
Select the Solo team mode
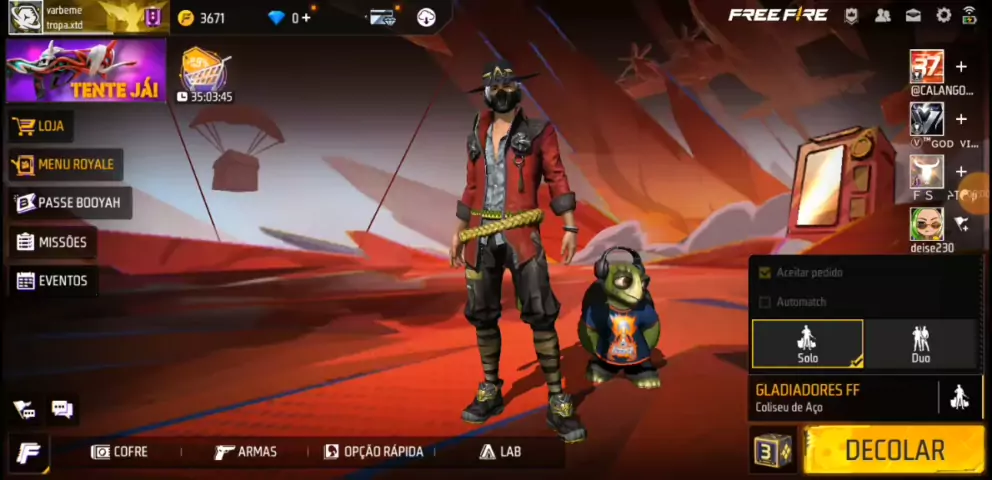[807, 344]
